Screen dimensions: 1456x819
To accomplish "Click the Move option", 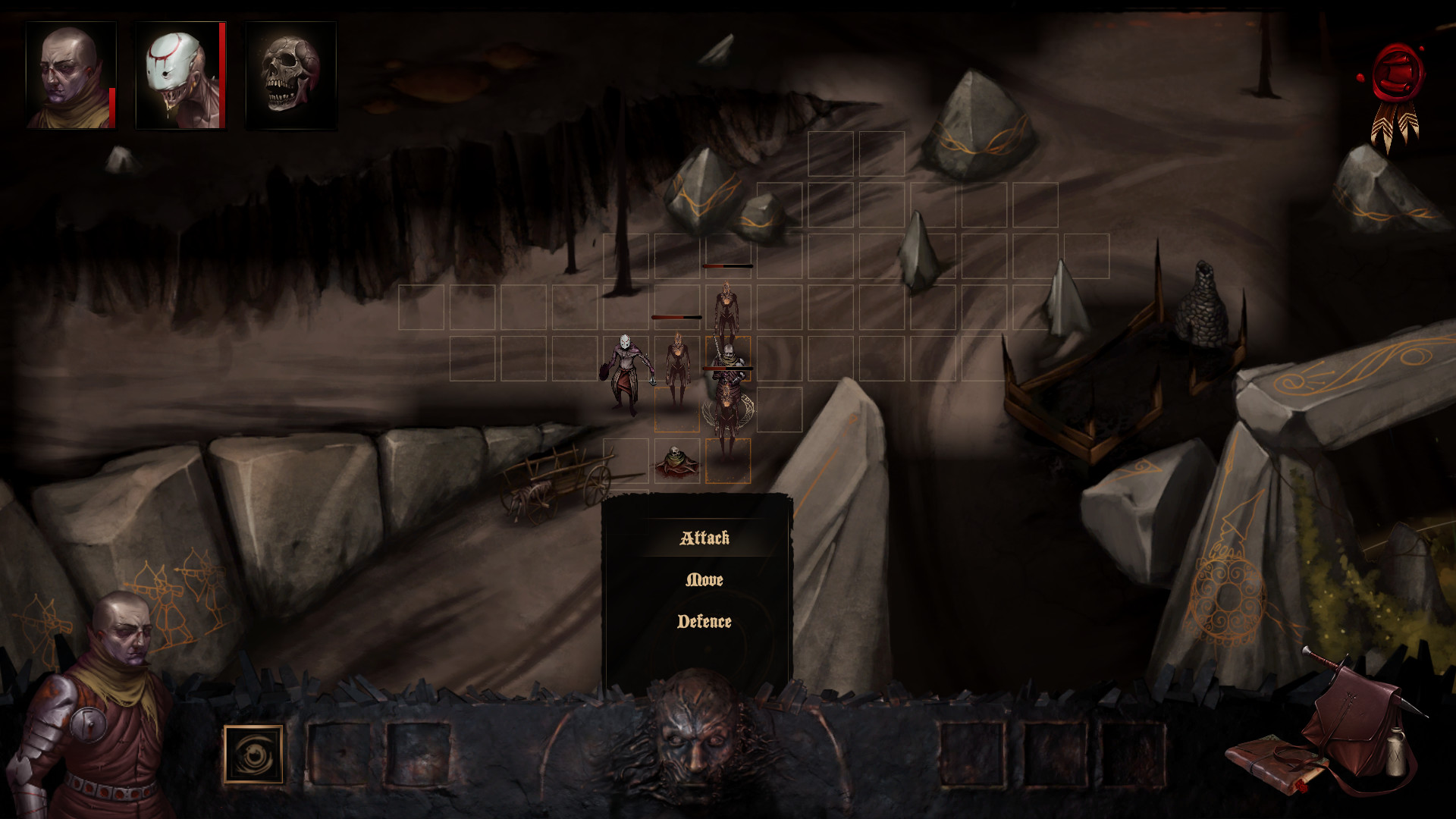I will (704, 581).
